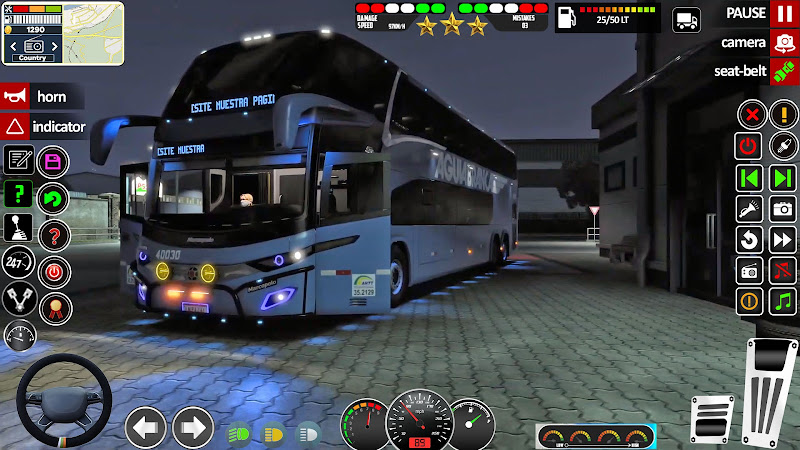The height and width of the screenshot is (450, 800).
Task: Open the gear shifter control
Action: 18,227
